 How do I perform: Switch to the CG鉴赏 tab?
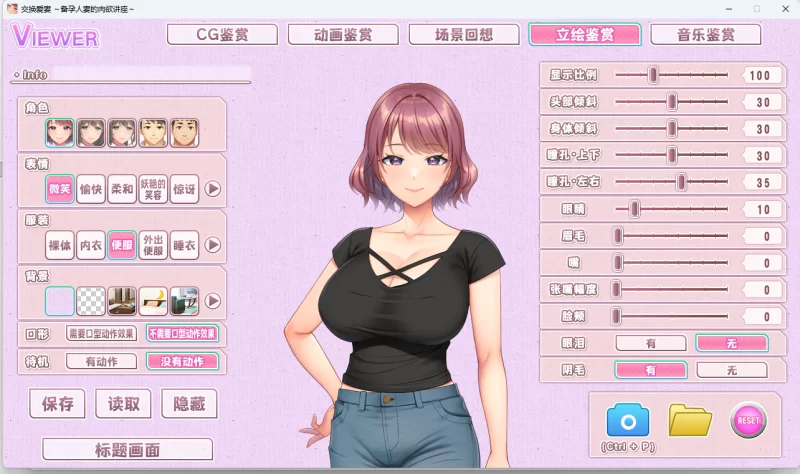[x=222, y=35]
